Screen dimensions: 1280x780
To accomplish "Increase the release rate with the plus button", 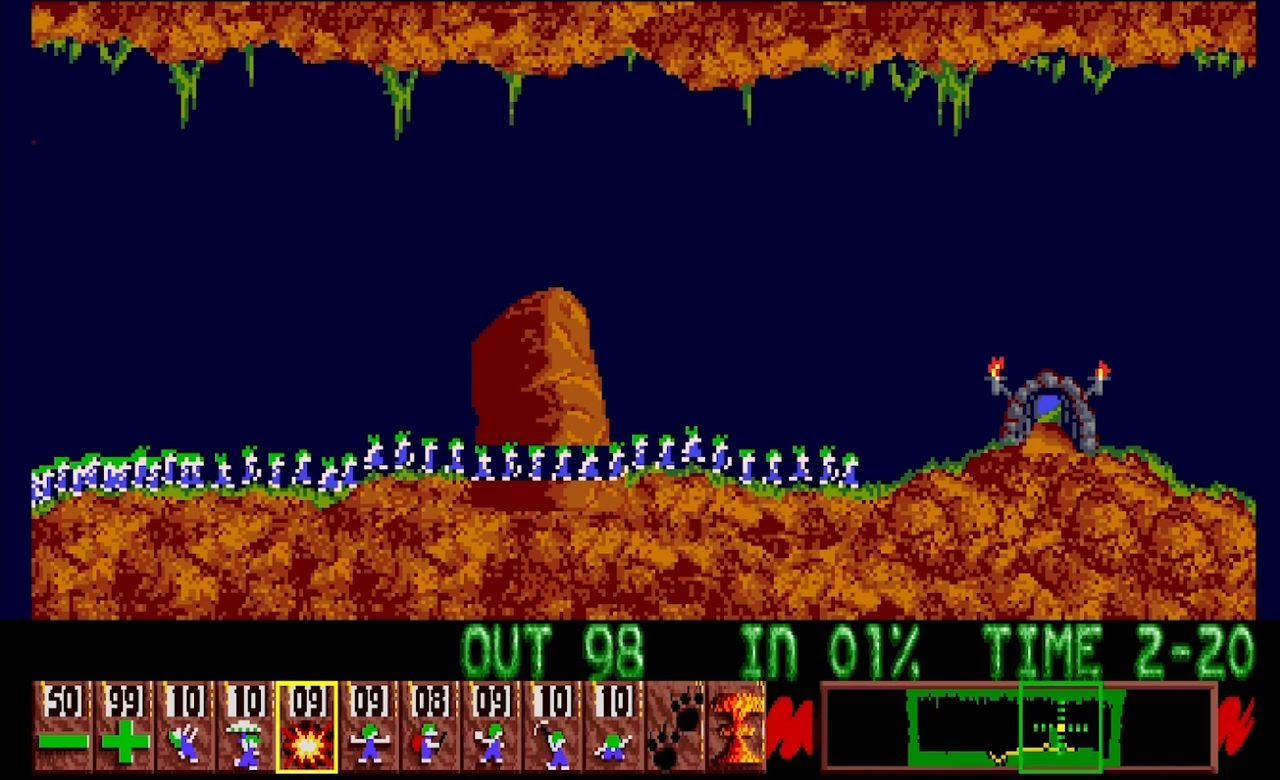I will pos(124,727).
